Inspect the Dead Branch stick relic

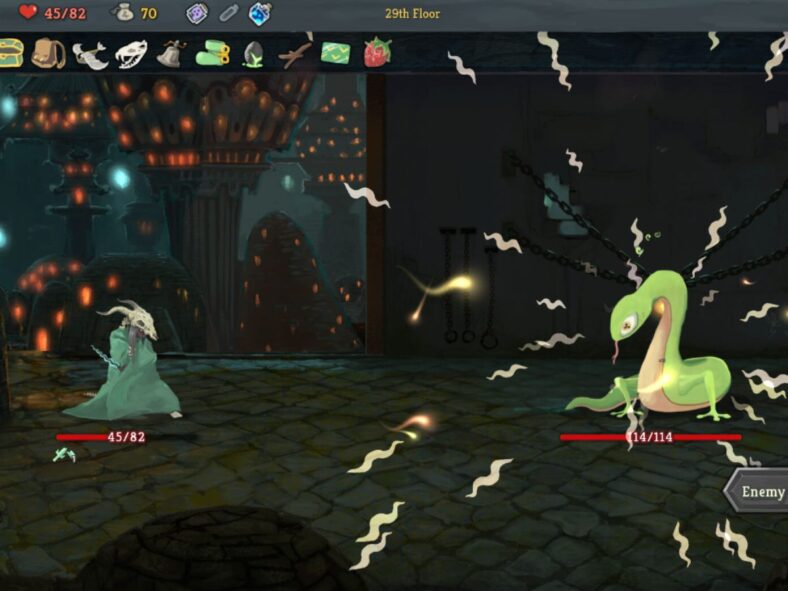294,53
